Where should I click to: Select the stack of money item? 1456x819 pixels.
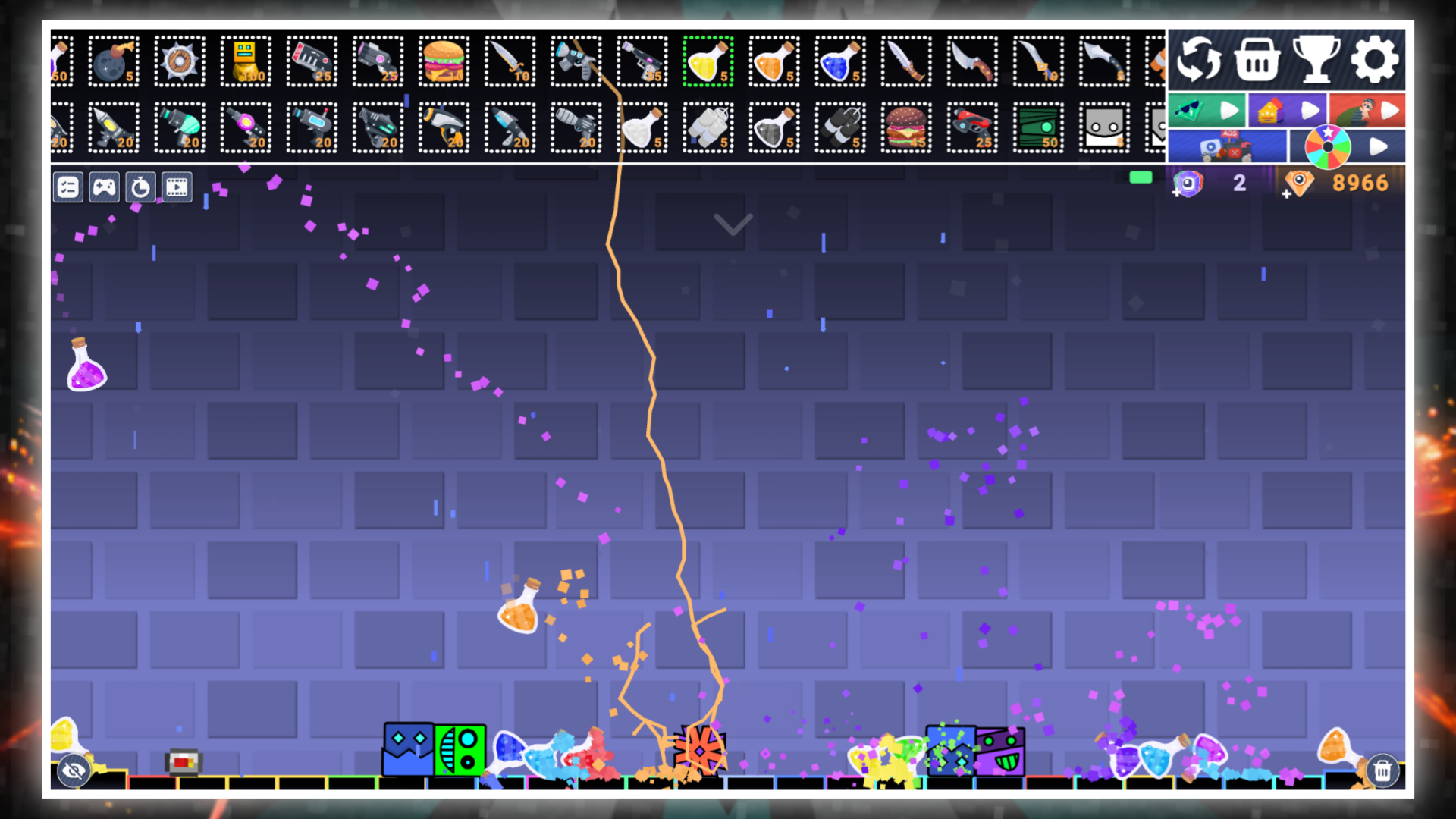pos(1038,127)
